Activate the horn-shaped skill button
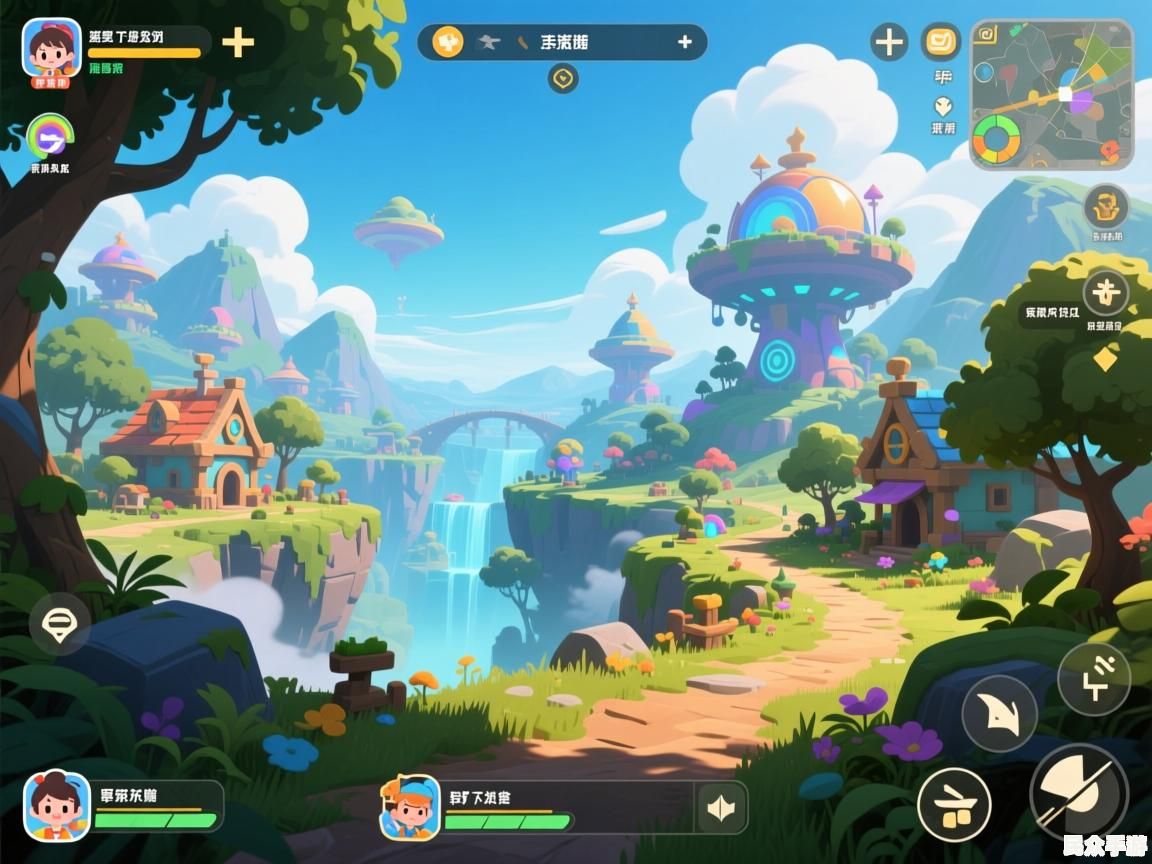Screen dimensions: 1152x864 (999, 713)
